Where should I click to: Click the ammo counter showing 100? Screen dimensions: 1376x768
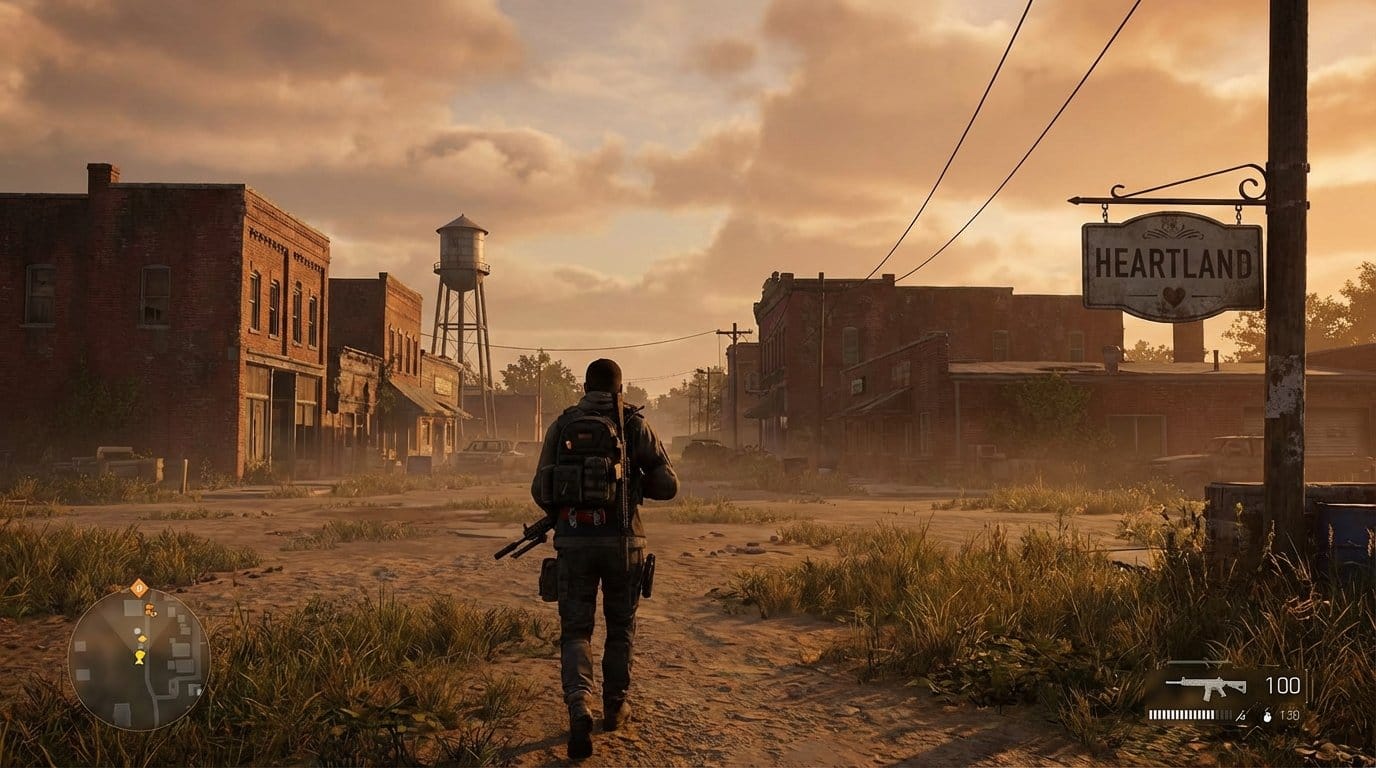click(1283, 685)
